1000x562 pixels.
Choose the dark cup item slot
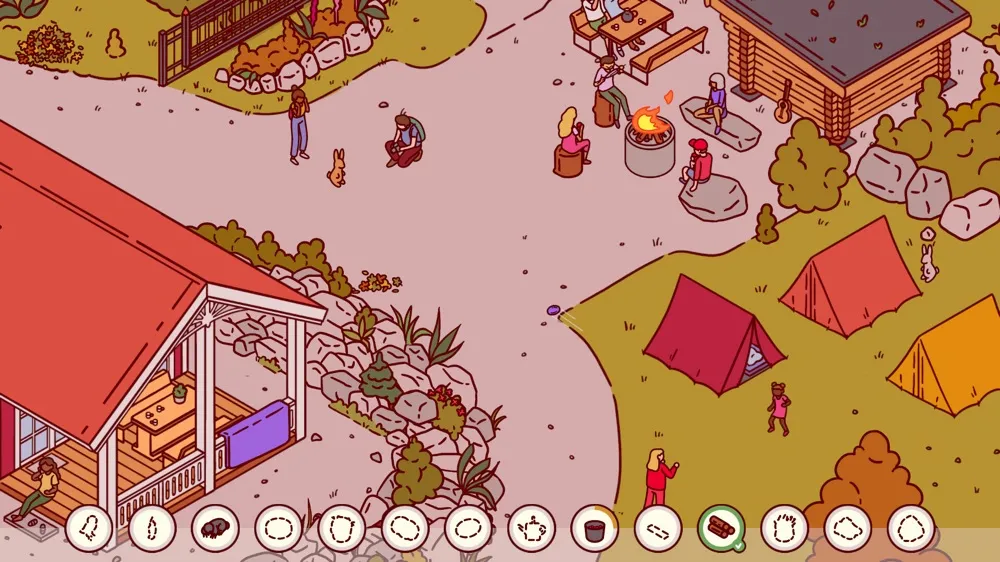(x=595, y=528)
